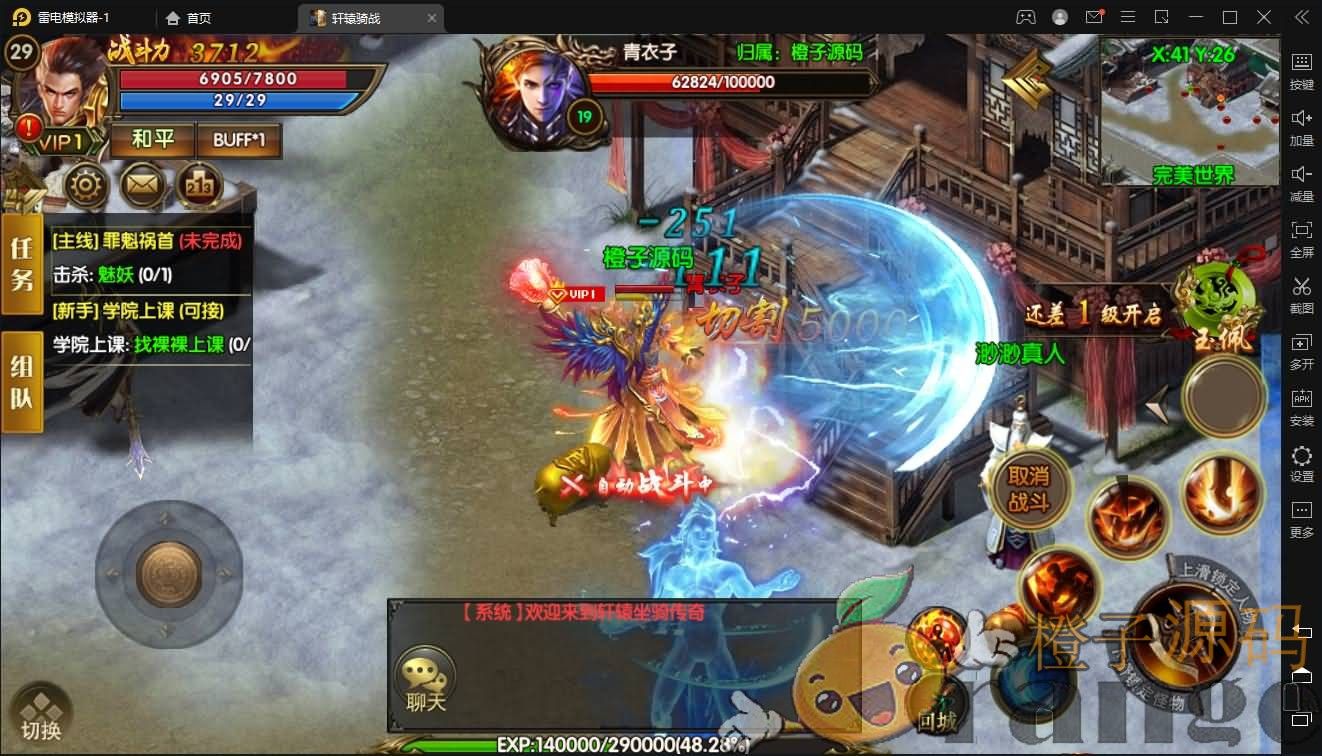Show the BUFF*1 status list
This screenshot has height=756, width=1322.
click(x=239, y=140)
